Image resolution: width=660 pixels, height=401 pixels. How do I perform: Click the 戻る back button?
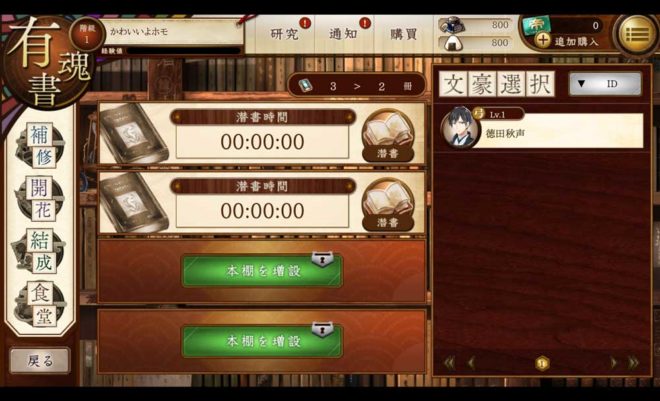tap(40, 360)
